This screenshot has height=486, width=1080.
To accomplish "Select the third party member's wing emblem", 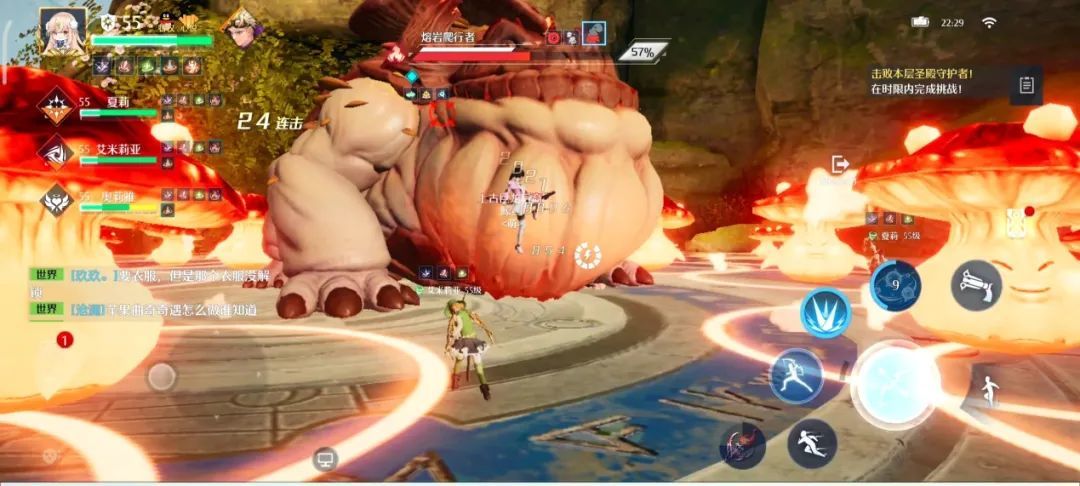I will click(x=54, y=200).
